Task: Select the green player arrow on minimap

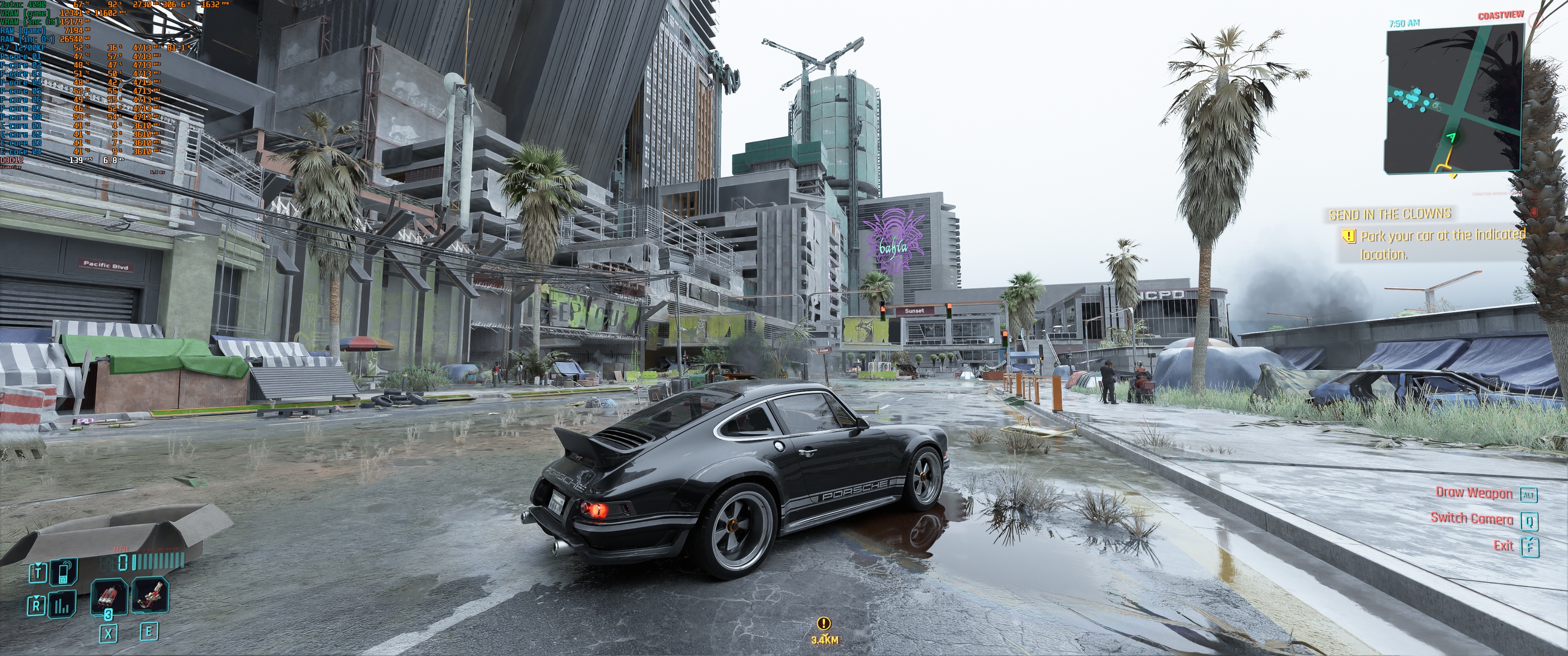Action: coord(1452,137)
